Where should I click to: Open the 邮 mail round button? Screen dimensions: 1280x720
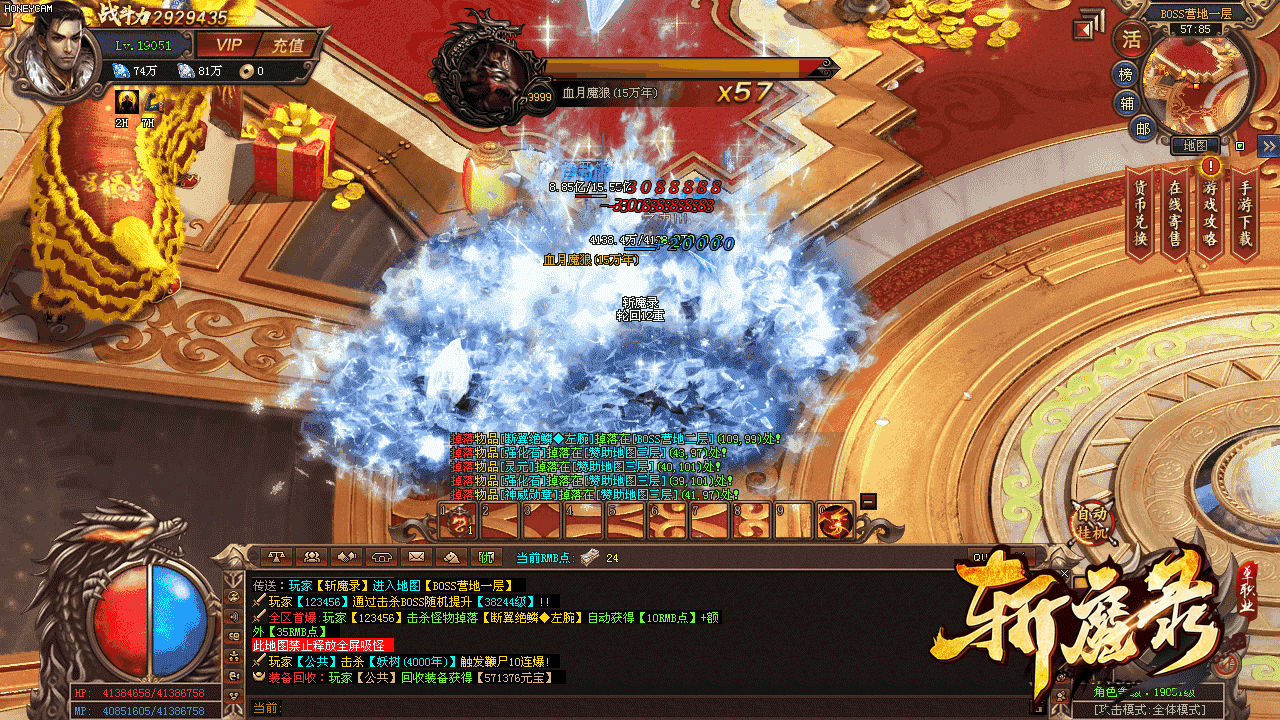pyautogui.click(x=1143, y=128)
